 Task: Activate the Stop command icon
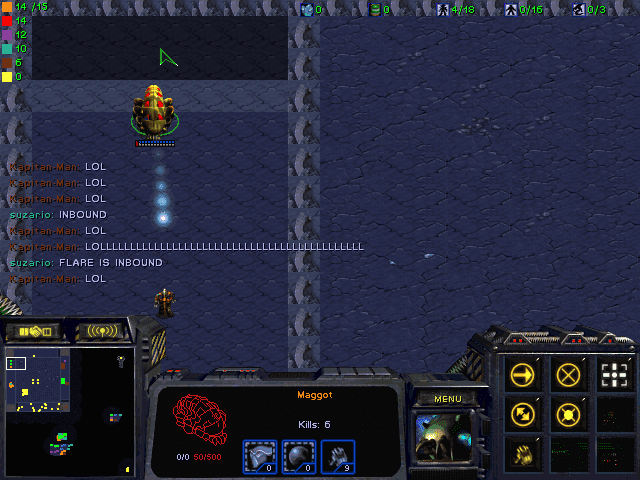coord(570,375)
